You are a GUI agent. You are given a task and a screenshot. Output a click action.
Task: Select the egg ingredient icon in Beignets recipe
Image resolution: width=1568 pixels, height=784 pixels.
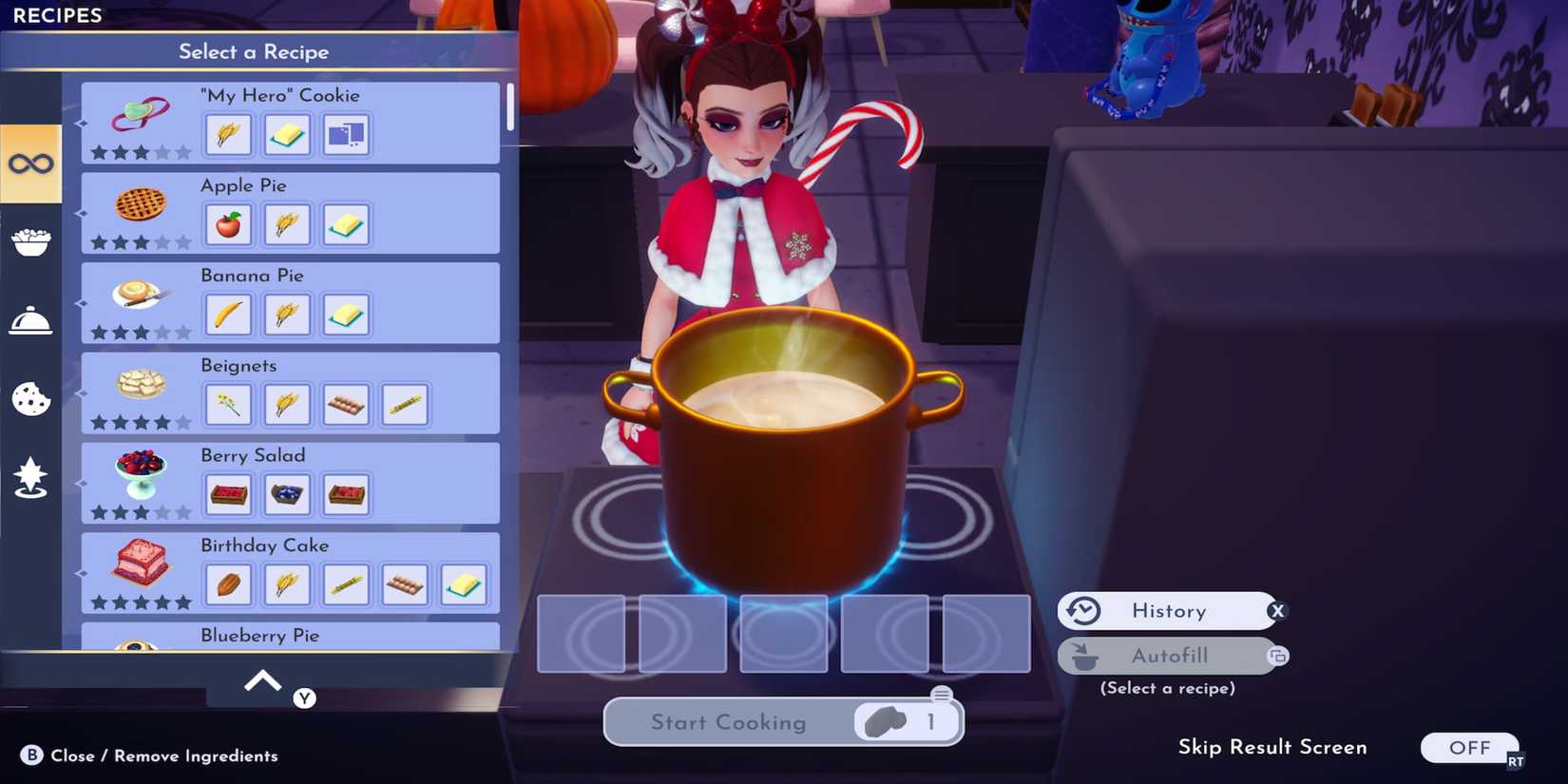tap(346, 404)
